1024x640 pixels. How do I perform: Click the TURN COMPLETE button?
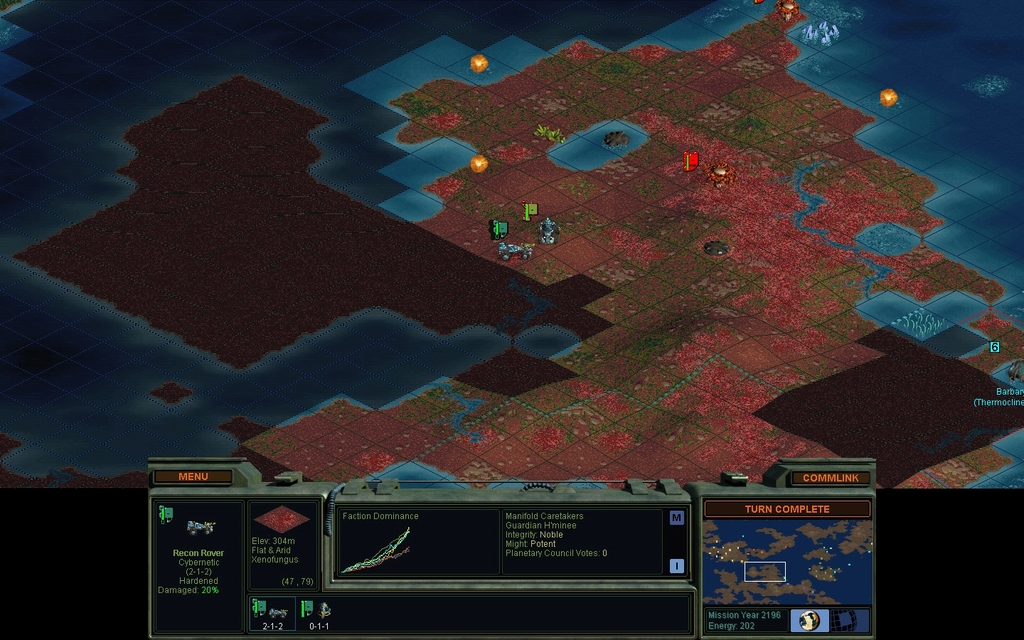coord(787,509)
